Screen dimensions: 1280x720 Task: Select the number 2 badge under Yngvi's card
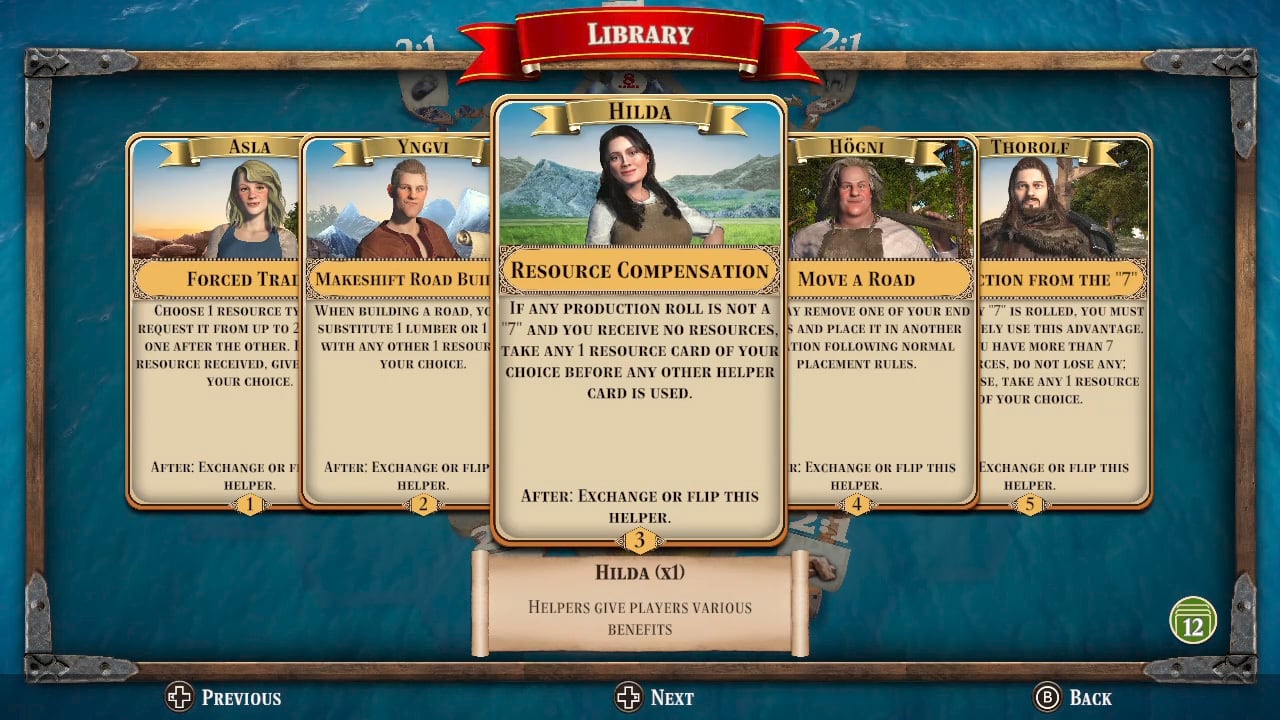[x=422, y=505]
